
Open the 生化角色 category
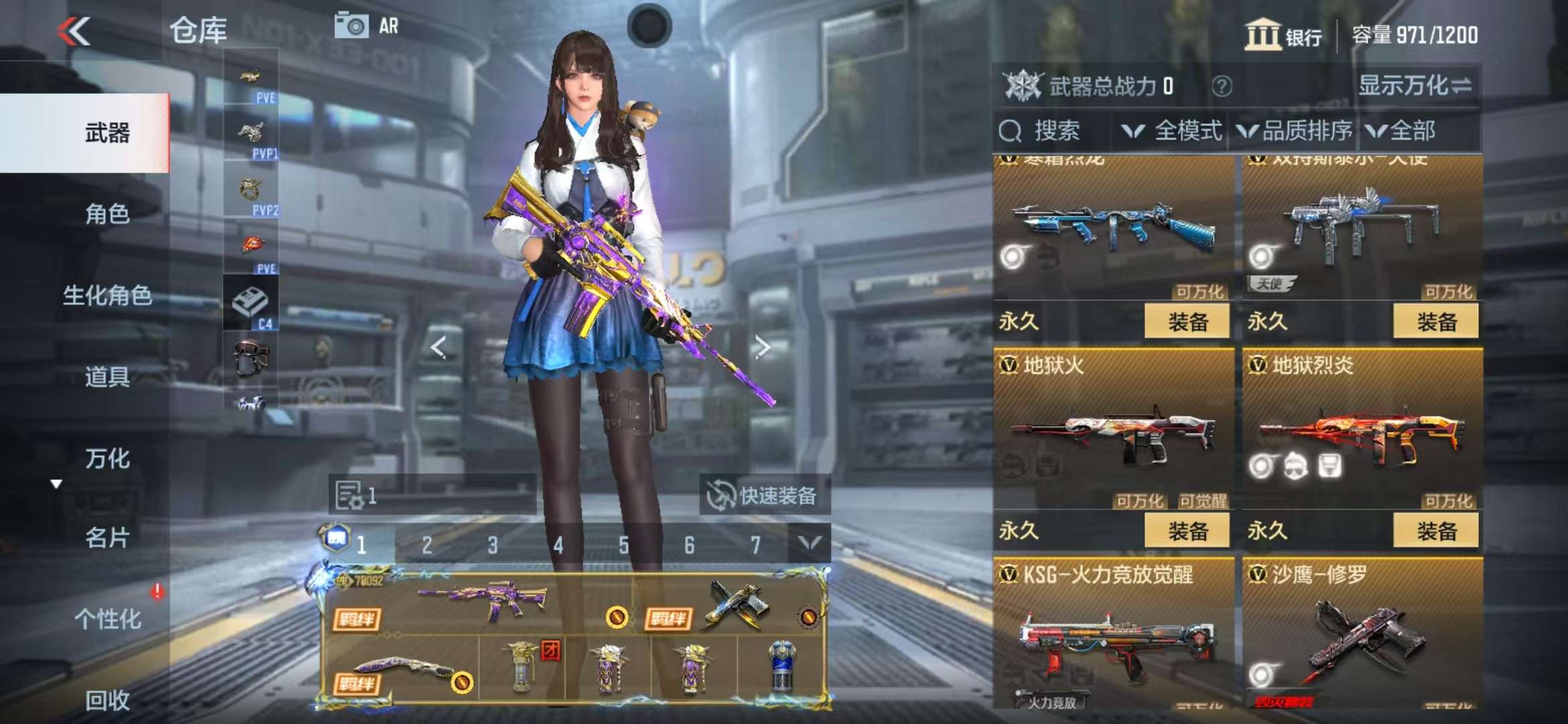click(107, 295)
